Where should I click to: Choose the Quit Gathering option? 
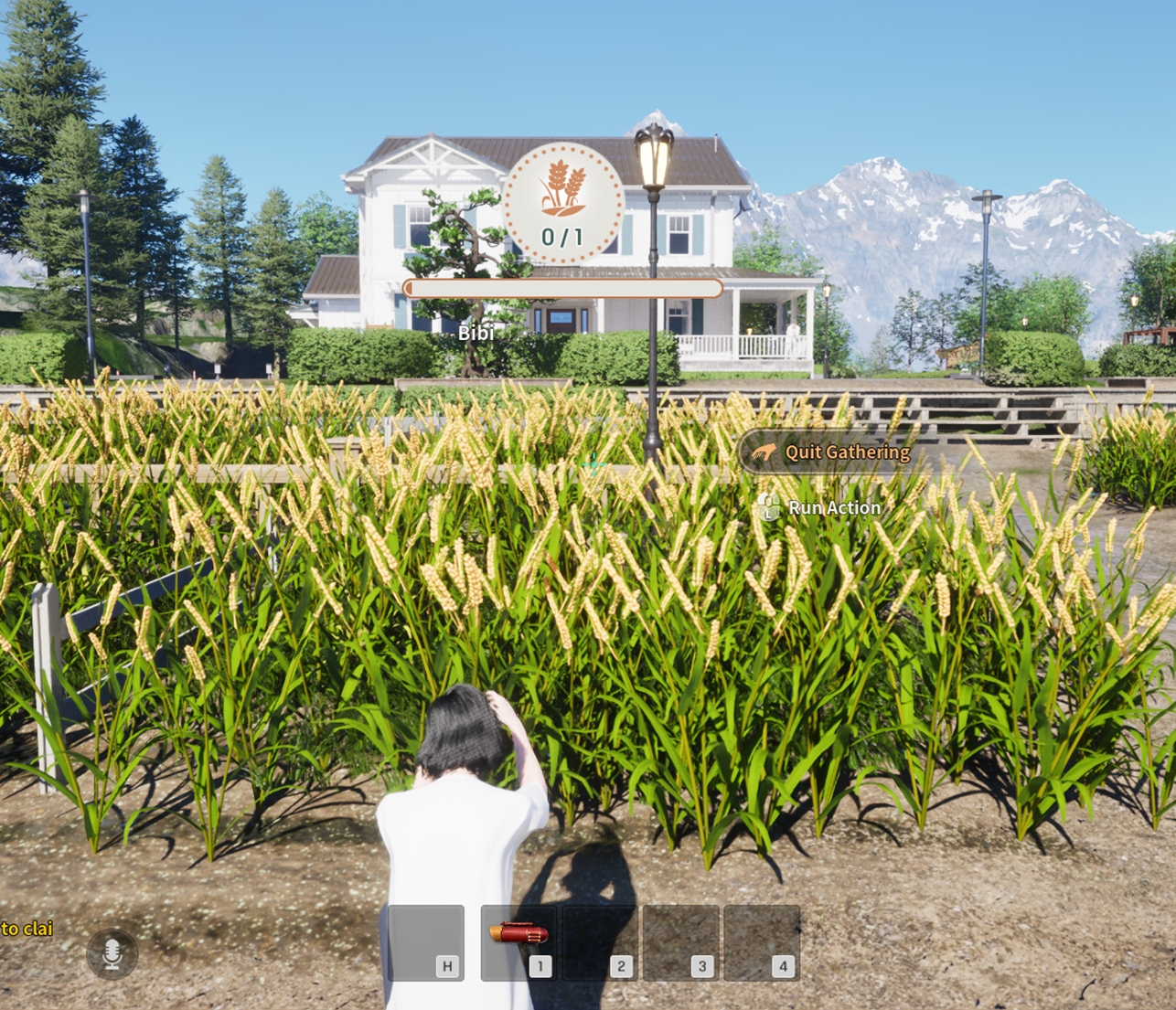click(832, 452)
